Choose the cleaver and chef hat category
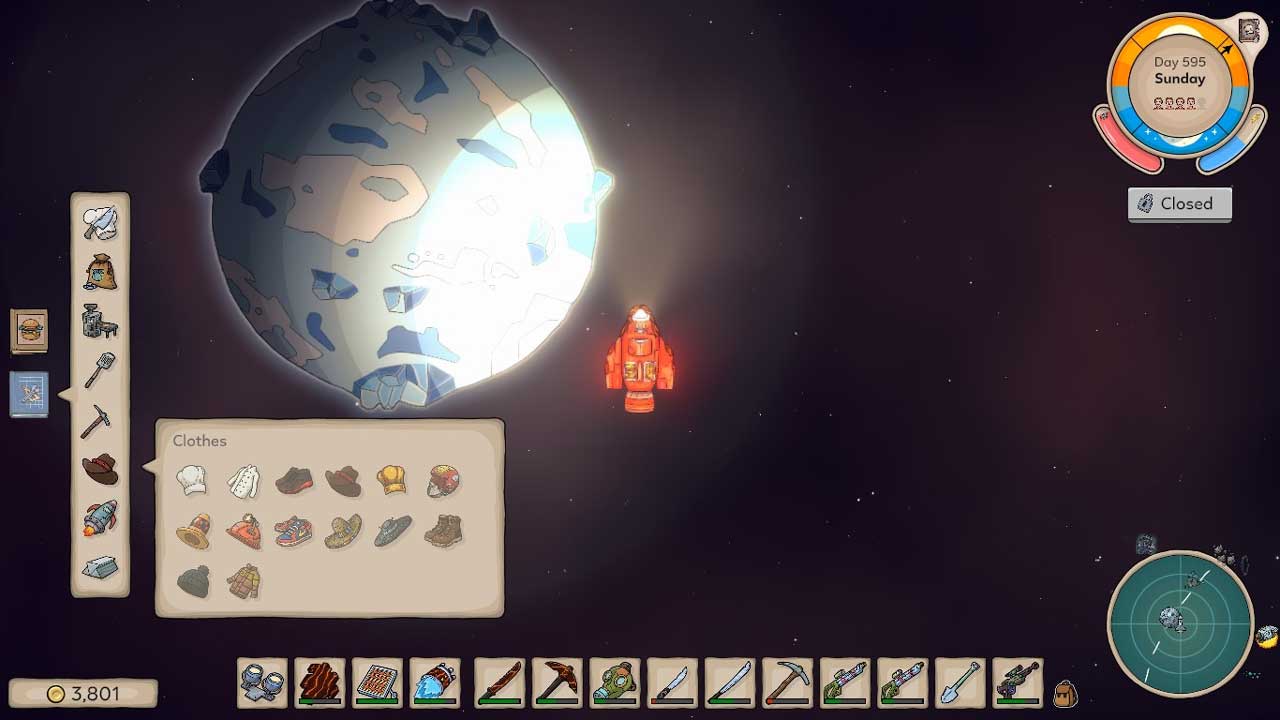Image resolution: width=1280 pixels, height=720 pixels. [x=100, y=222]
